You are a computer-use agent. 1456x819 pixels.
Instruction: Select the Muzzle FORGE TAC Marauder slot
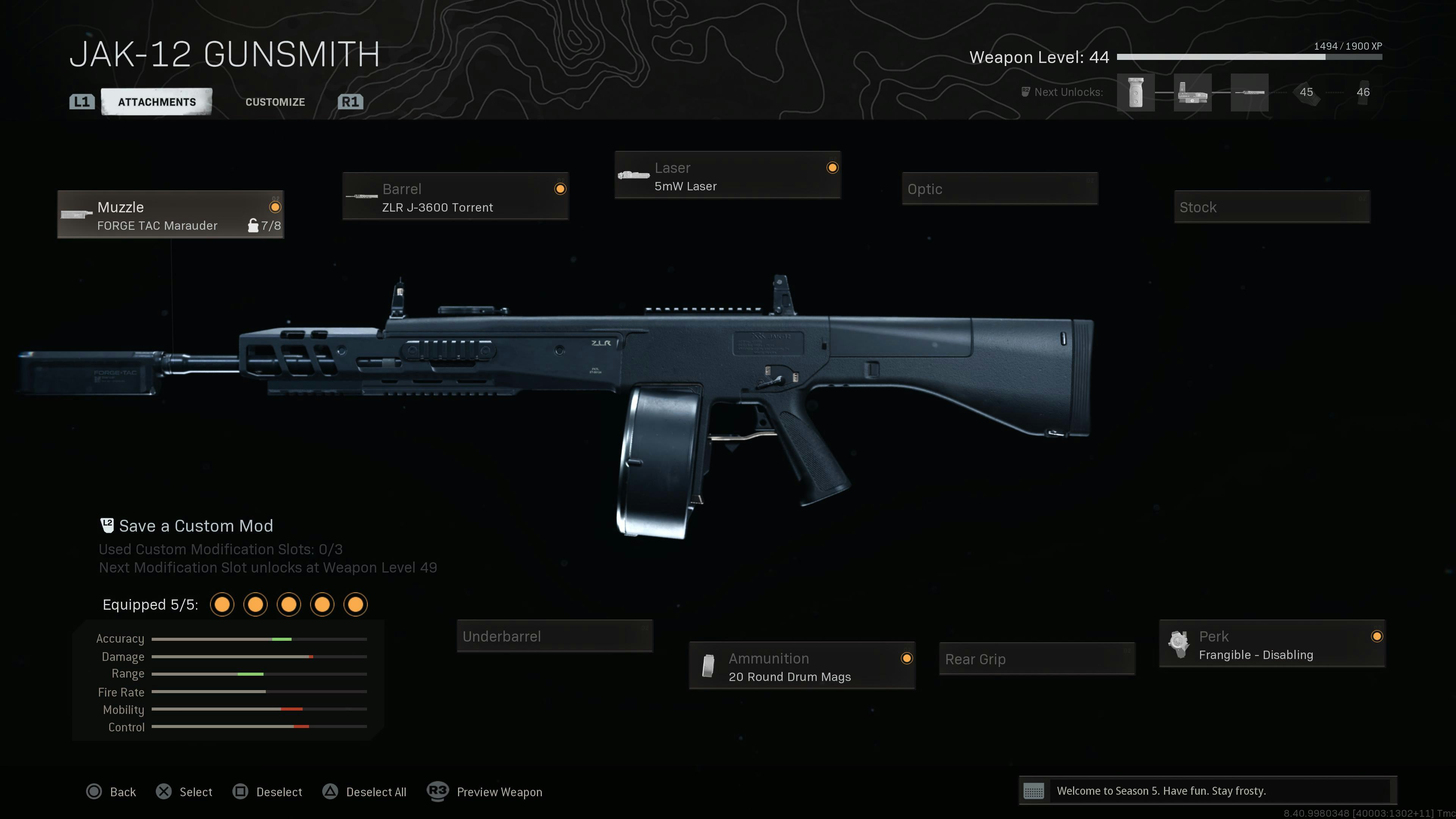(x=170, y=215)
